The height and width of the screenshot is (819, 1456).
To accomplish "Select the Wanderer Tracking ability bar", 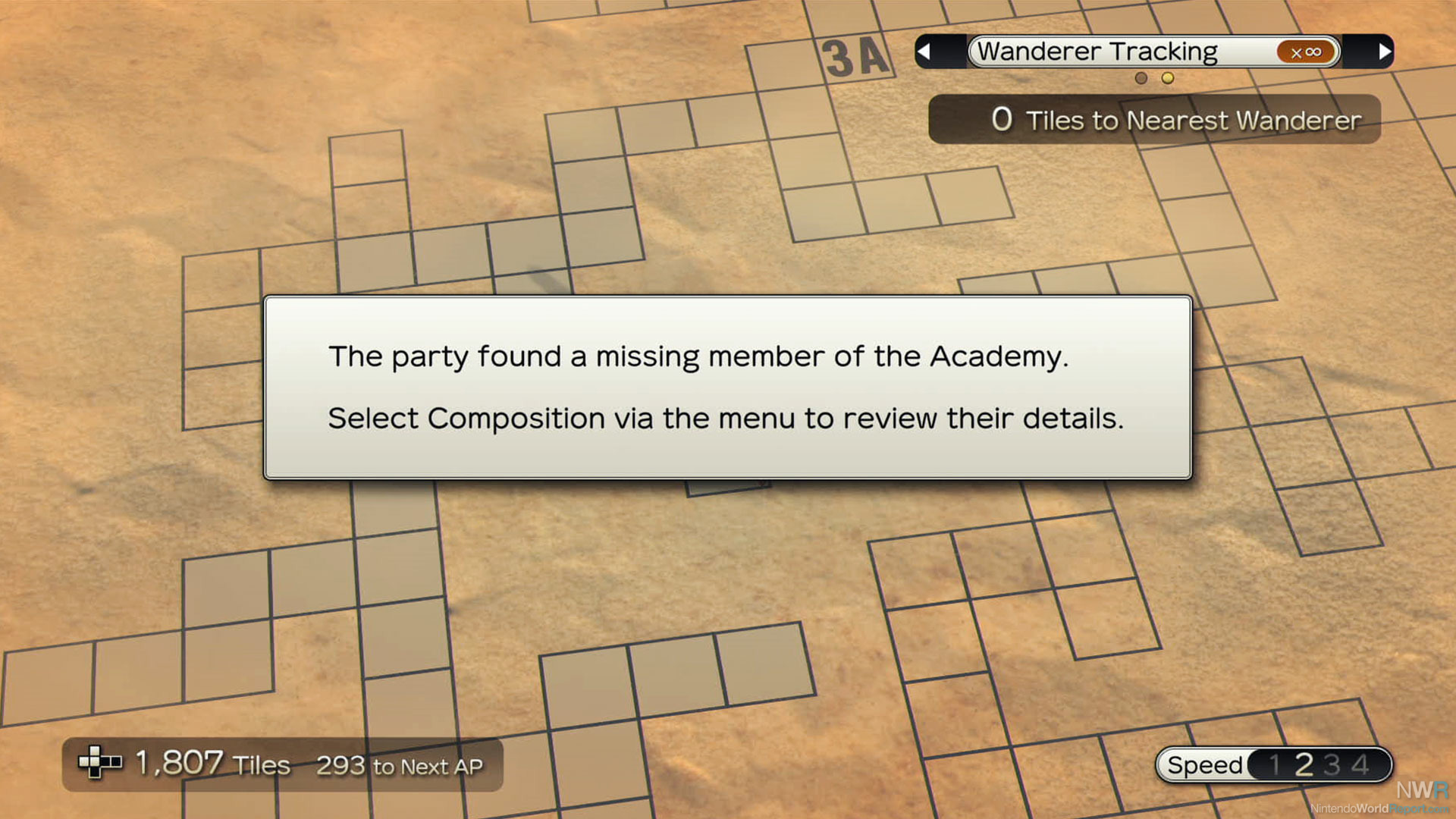I will tap(1153, 52).
